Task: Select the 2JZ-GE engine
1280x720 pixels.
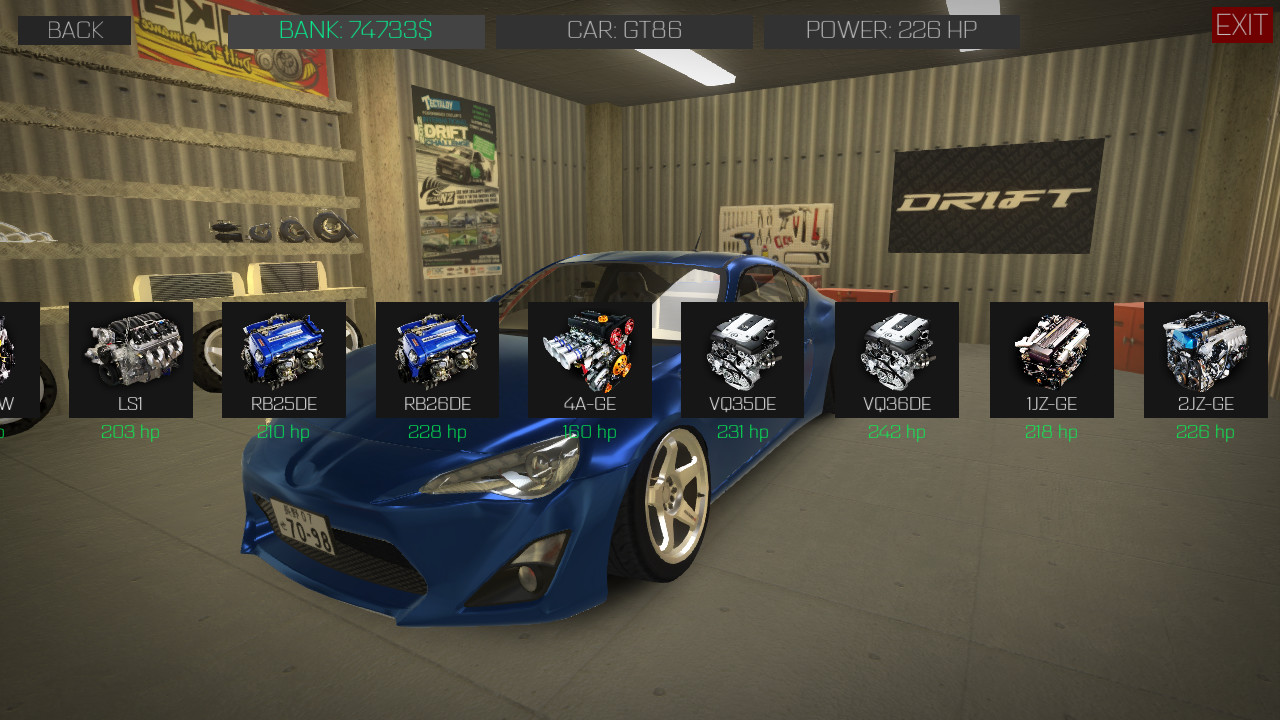Action: (1204, 359)
